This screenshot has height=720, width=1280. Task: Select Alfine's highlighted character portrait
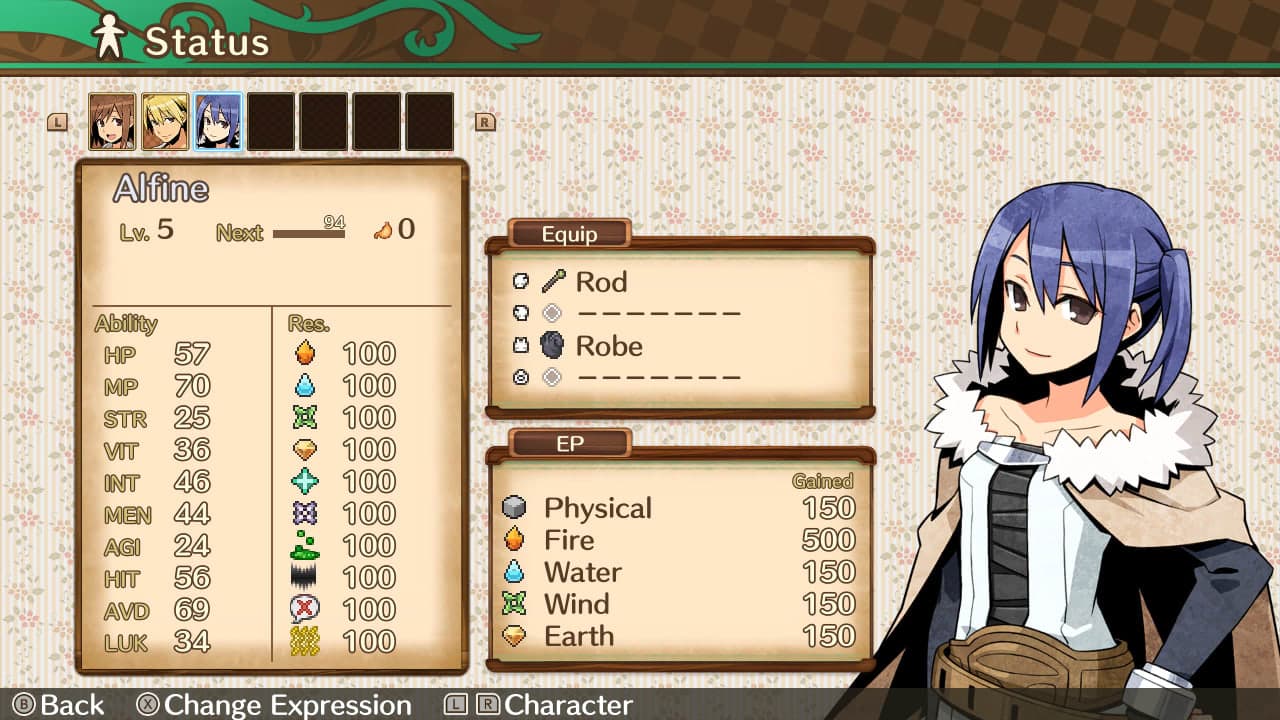pyautogui.click(x=218, y=120)
